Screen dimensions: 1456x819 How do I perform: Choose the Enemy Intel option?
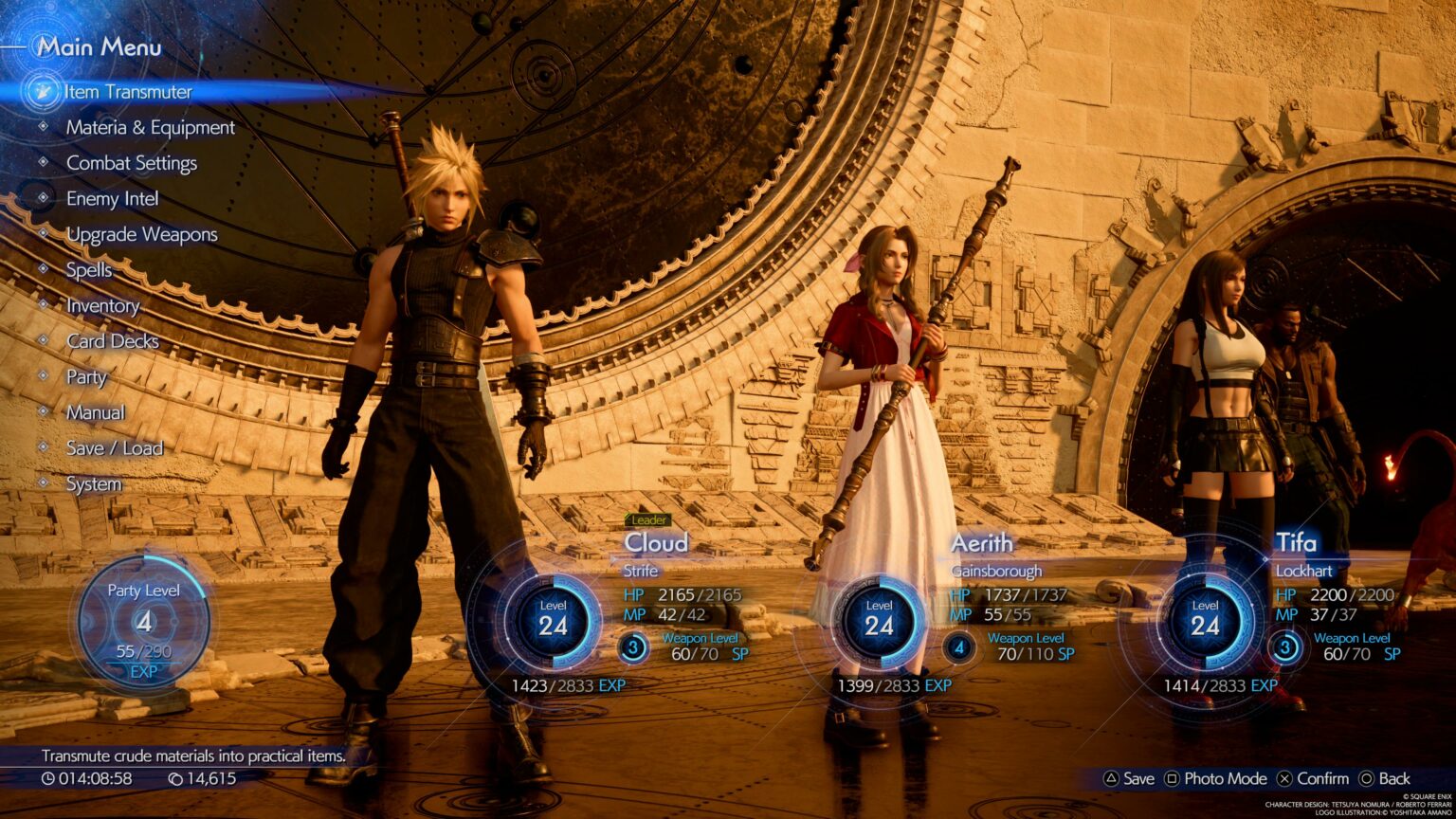(112, 199)
